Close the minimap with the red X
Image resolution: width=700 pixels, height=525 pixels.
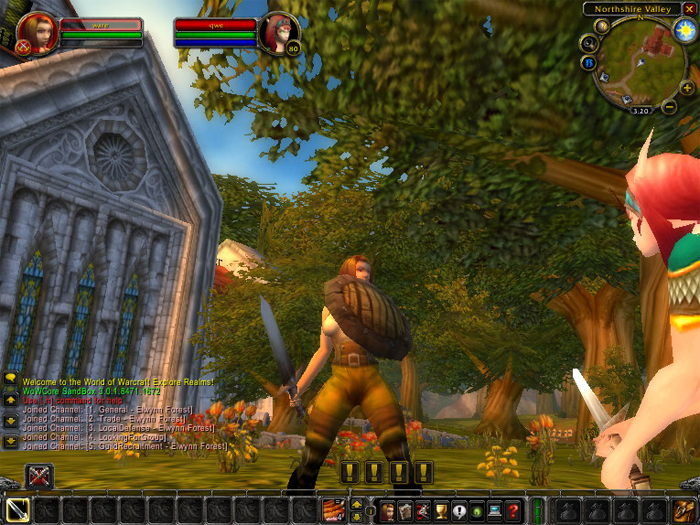coord(688,9)
